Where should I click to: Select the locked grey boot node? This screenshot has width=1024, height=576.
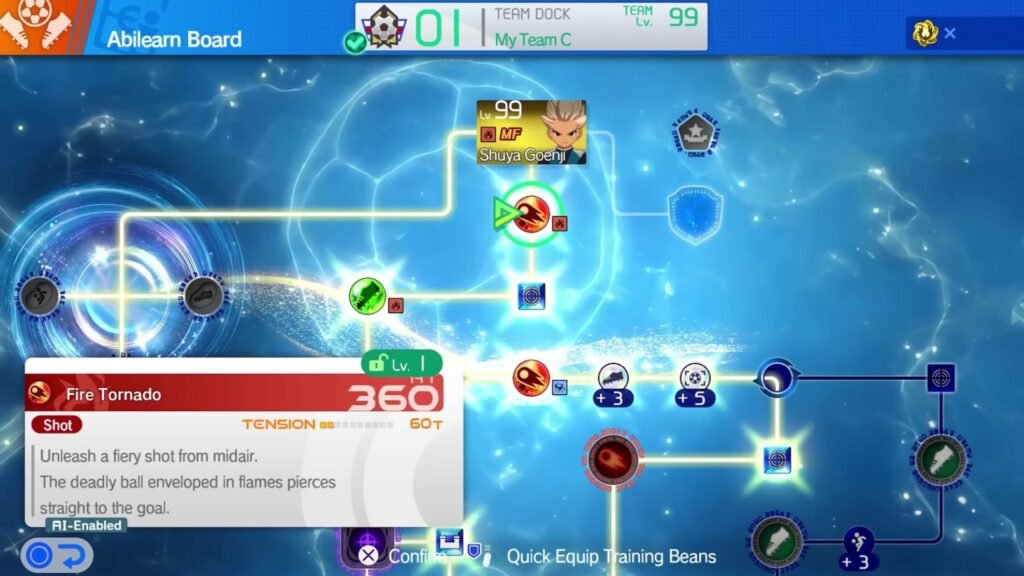(x=204, y=296)
